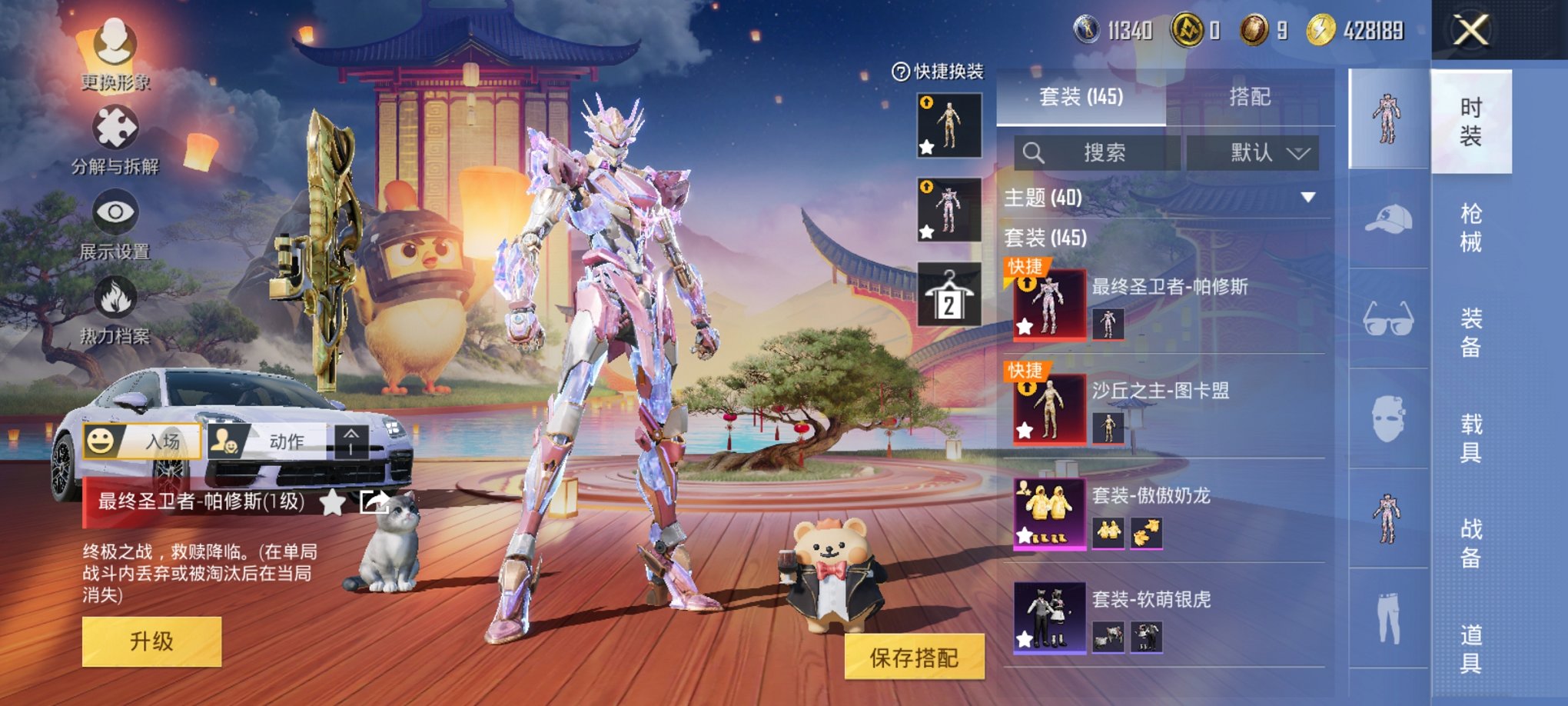Image resolution: width=1568 pixels, height=706 pixels.
Task: Open 展示设置 display settings
Action: point(115,223)
